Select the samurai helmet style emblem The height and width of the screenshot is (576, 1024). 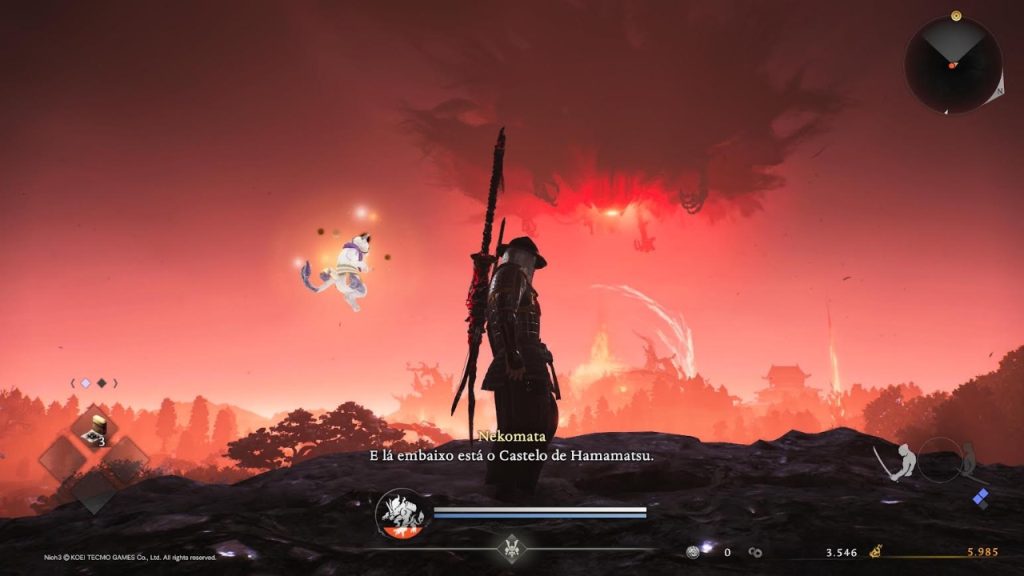(514, 548)
